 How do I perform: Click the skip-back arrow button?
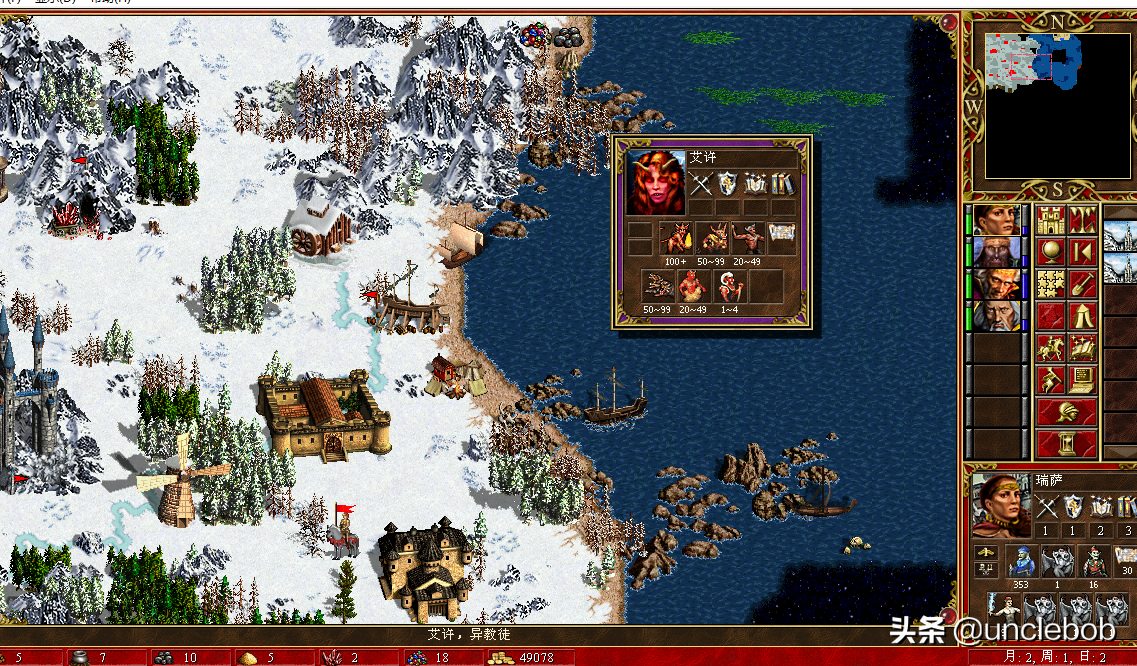coord(1083,252)
